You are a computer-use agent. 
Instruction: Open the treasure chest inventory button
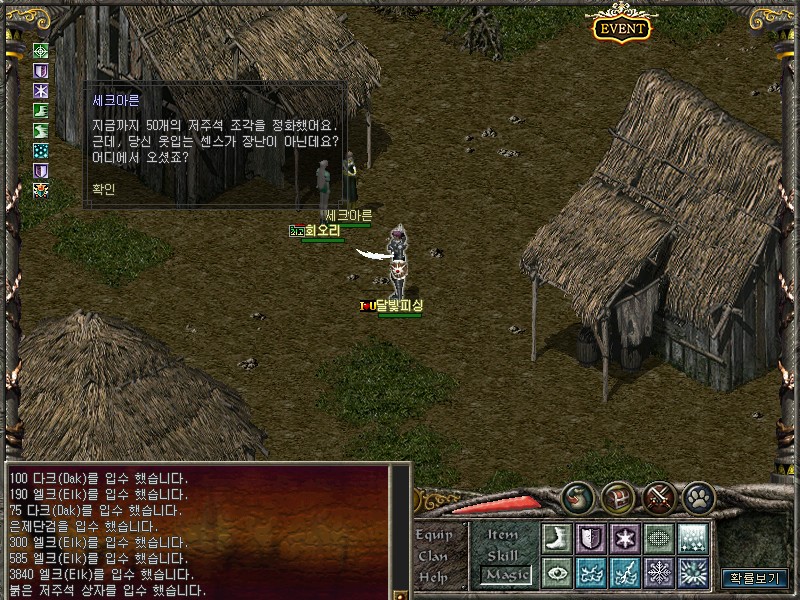[x=617, y=497]
